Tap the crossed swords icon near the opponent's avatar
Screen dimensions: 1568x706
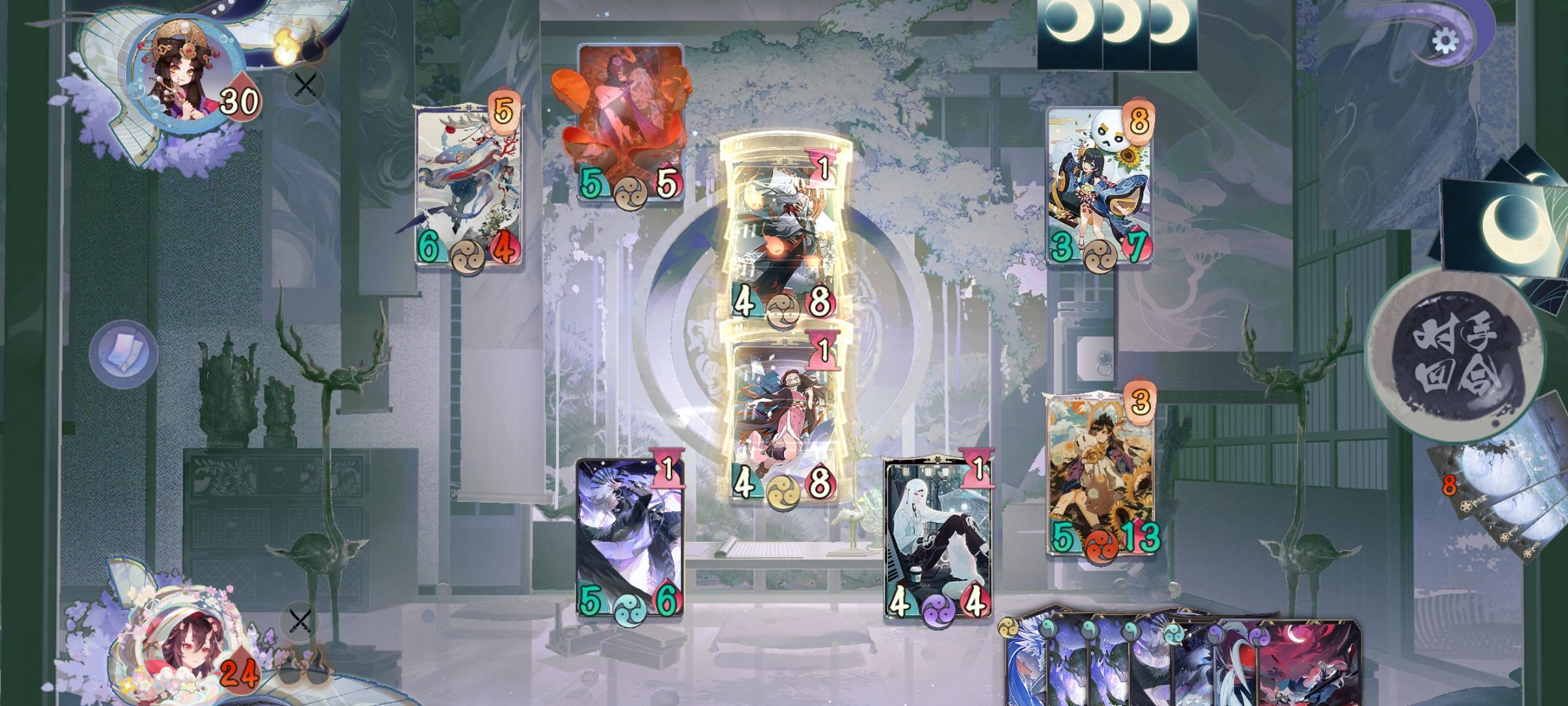[304, 87]
